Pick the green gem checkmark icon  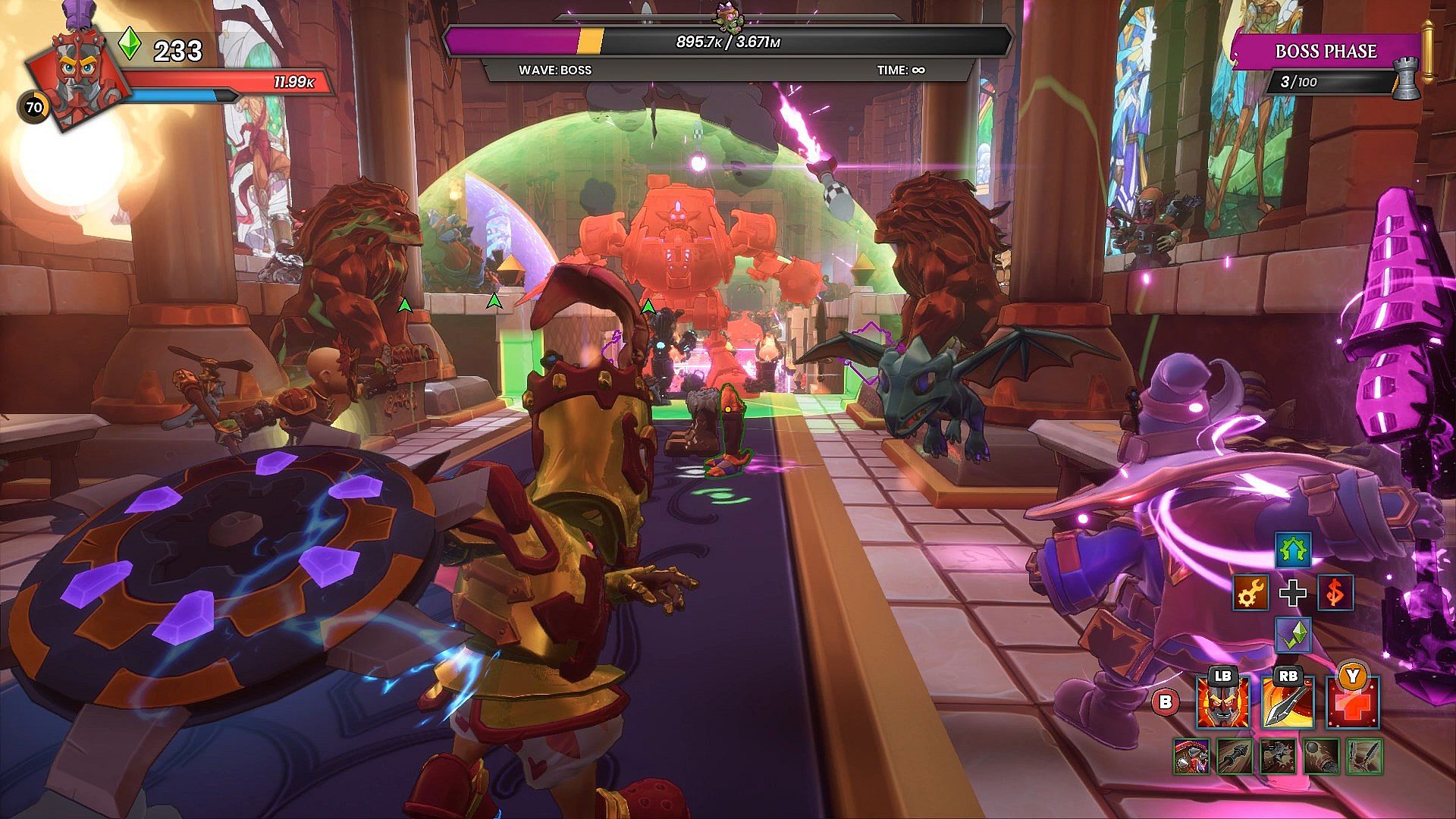[x=1292, y=635]
